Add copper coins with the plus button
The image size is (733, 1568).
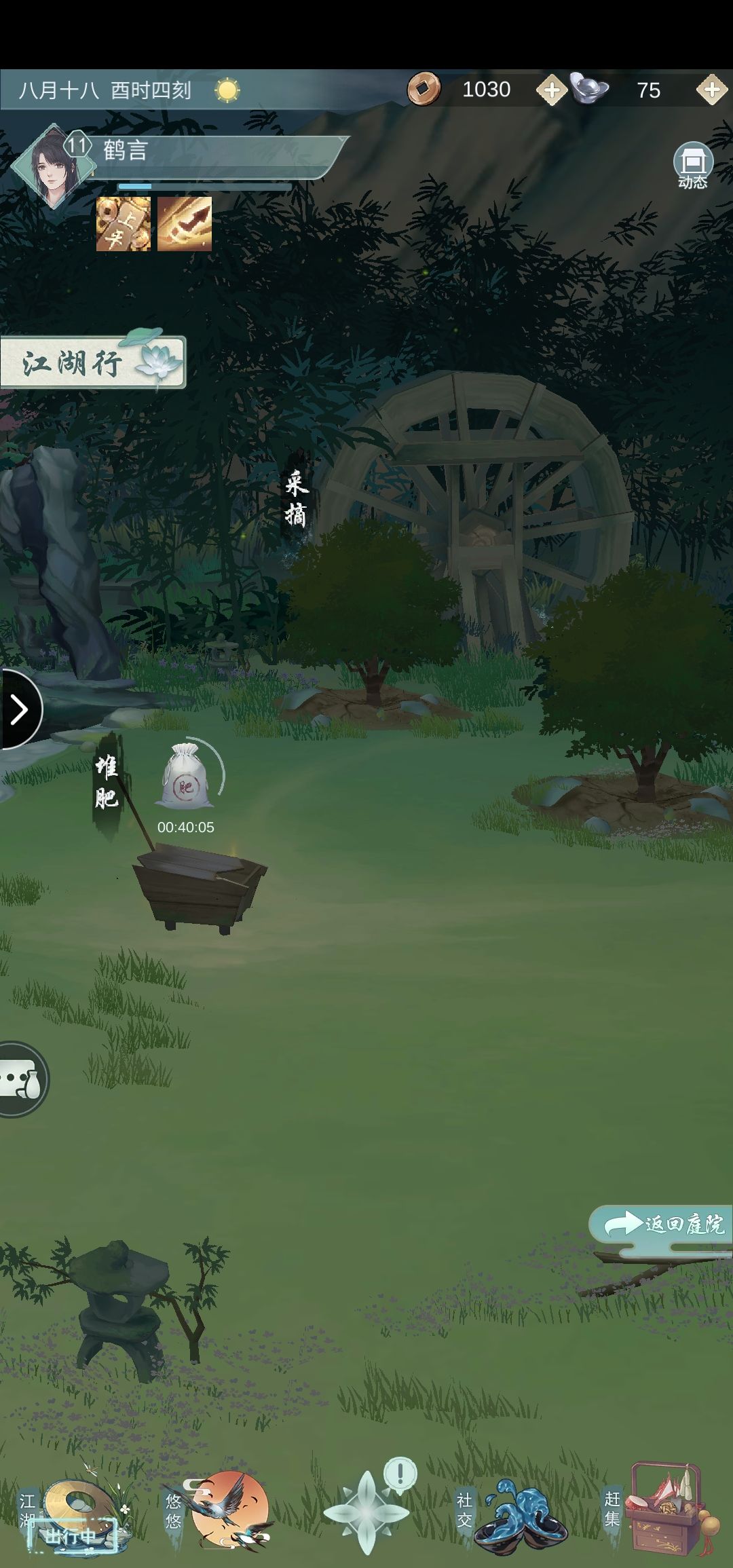coord(551,90)
